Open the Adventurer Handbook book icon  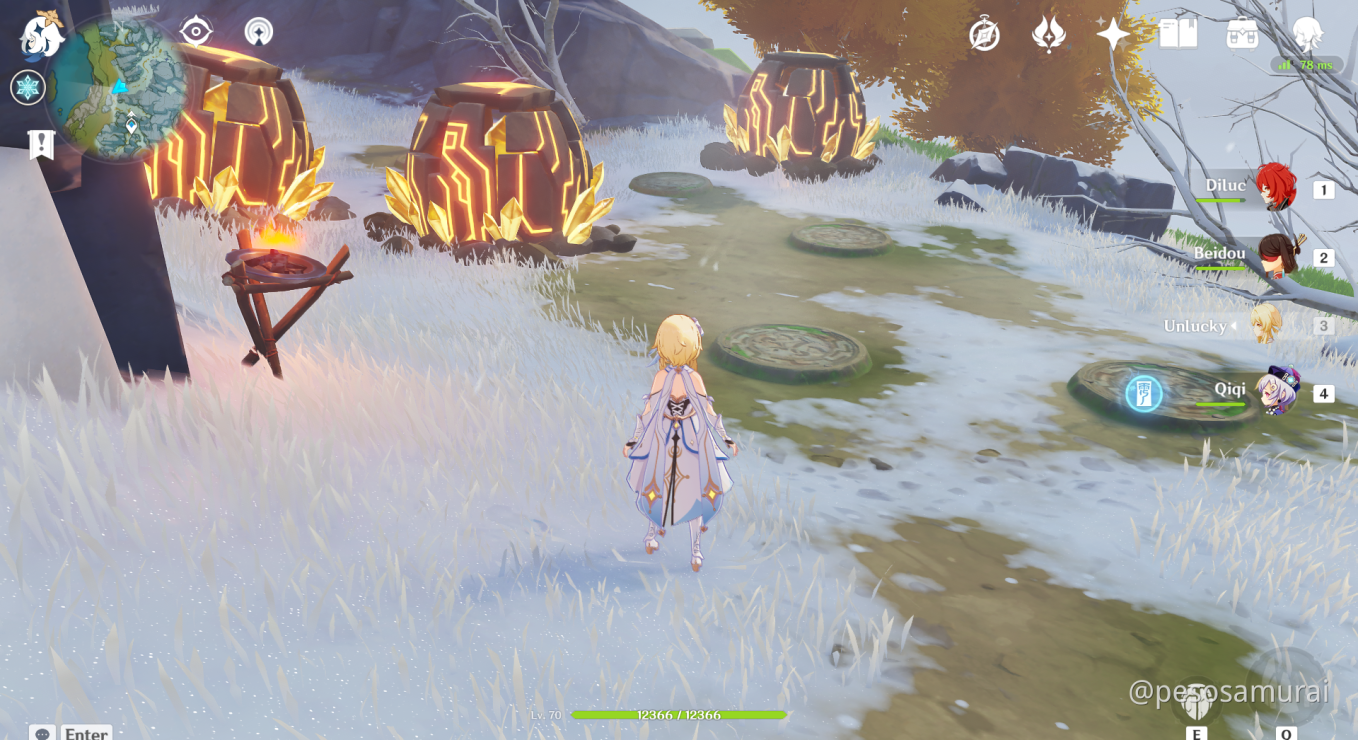1176,34
